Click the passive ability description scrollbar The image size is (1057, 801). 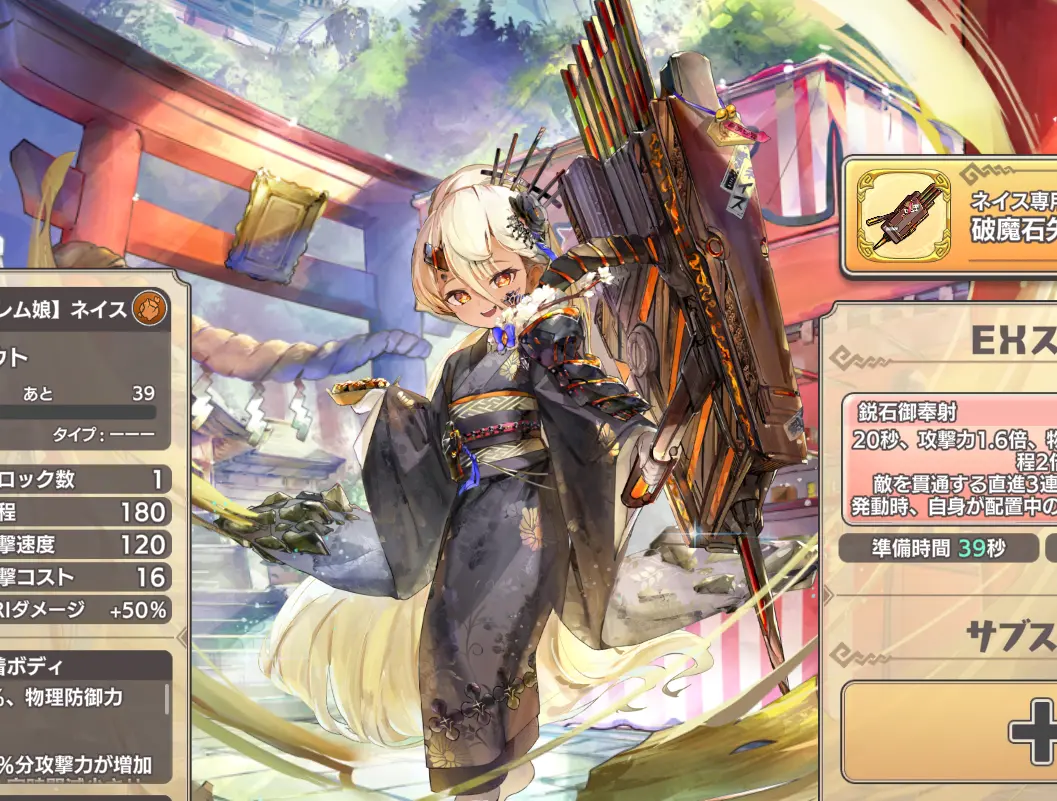coord(167,700)
